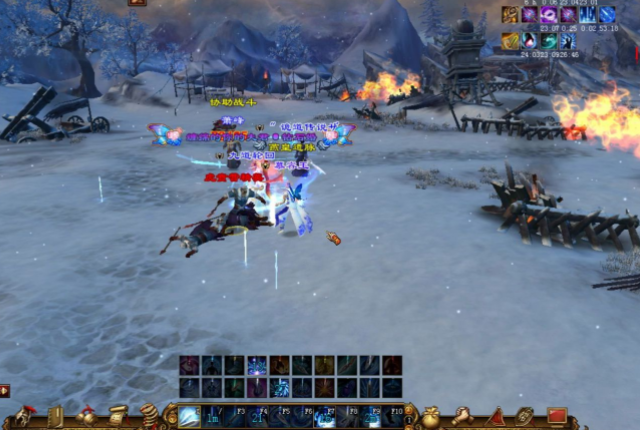
Task: Click the golden armor buff icon
Action: click(511, 14)
